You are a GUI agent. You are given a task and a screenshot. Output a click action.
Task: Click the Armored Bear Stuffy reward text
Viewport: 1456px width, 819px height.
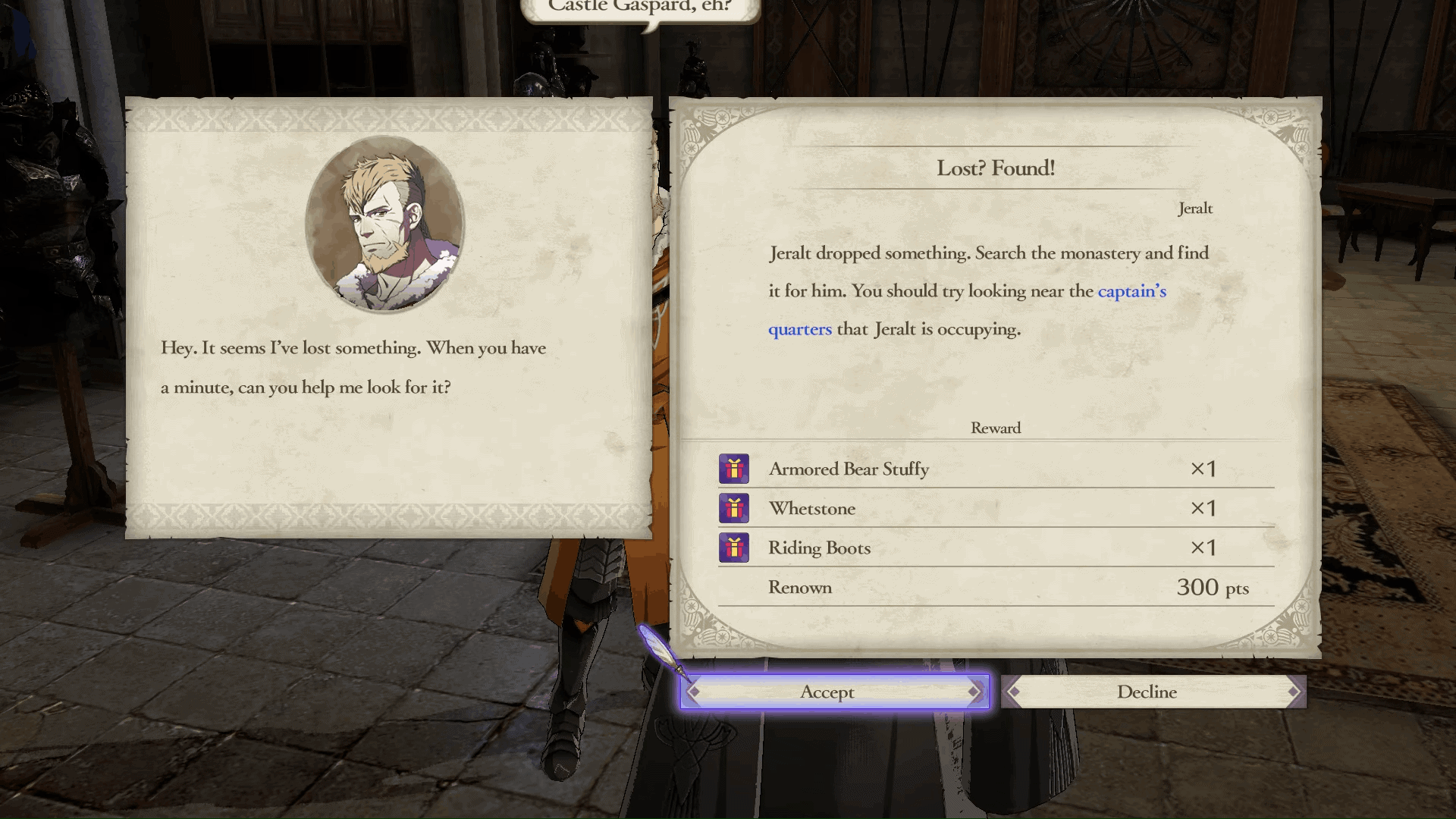click(x=849, y=469)
